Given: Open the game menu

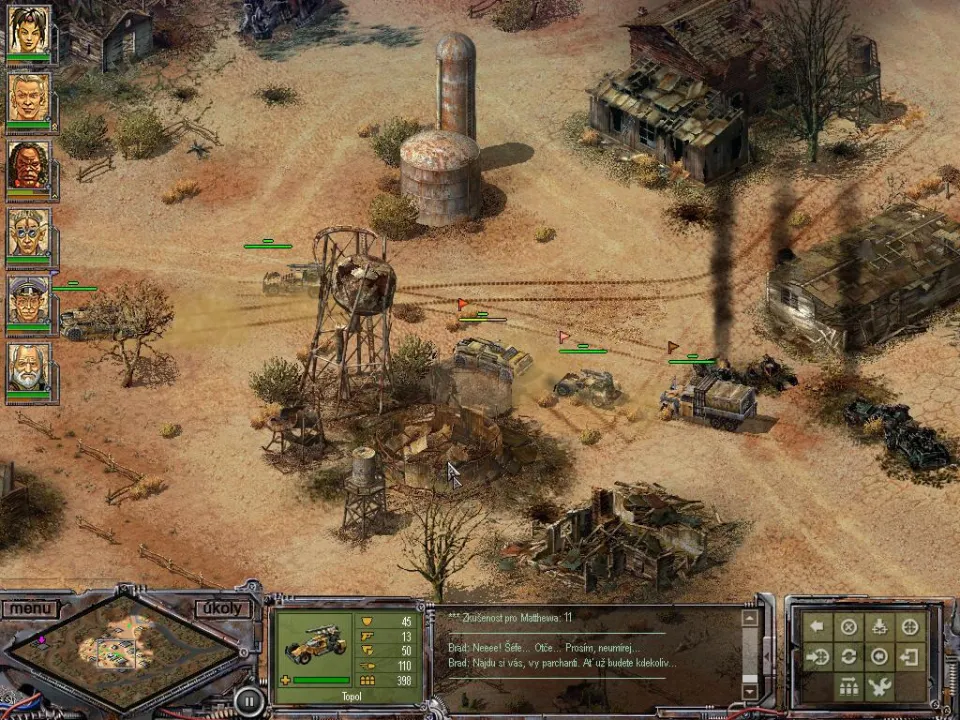Looking at the screenshot, I should tap(30, 607).
